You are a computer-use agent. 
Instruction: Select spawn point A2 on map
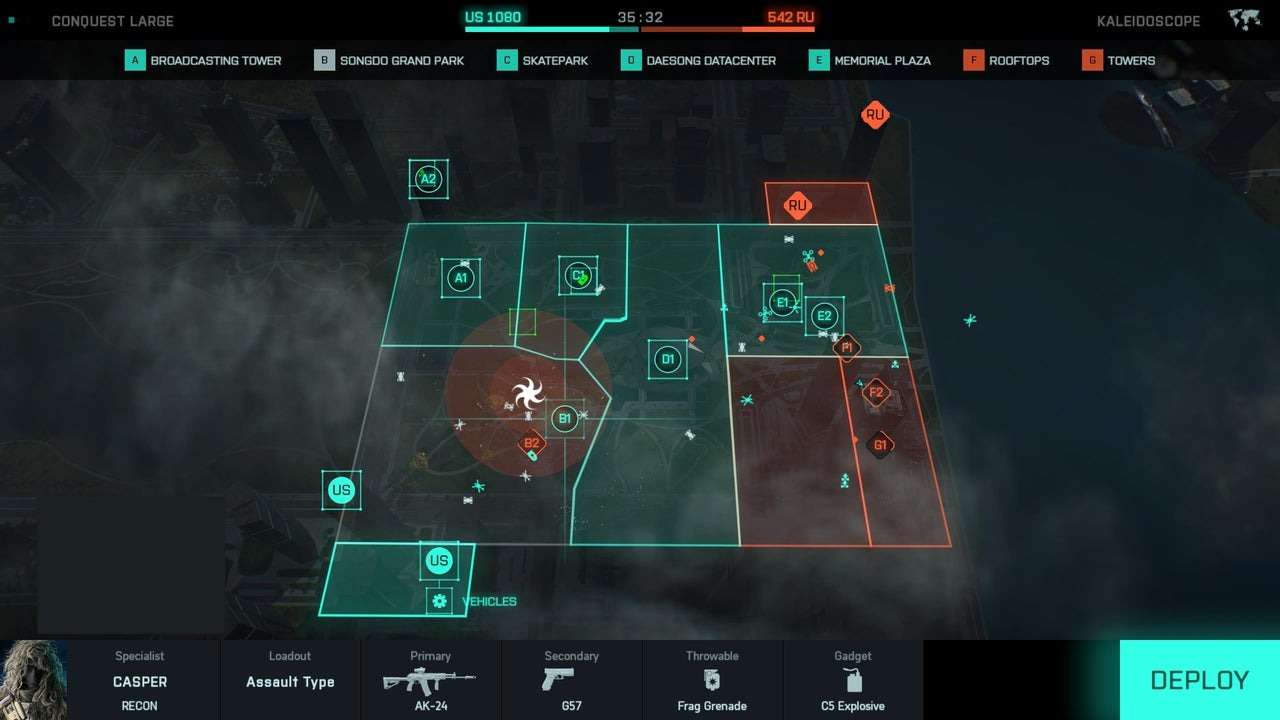(428, 180)
